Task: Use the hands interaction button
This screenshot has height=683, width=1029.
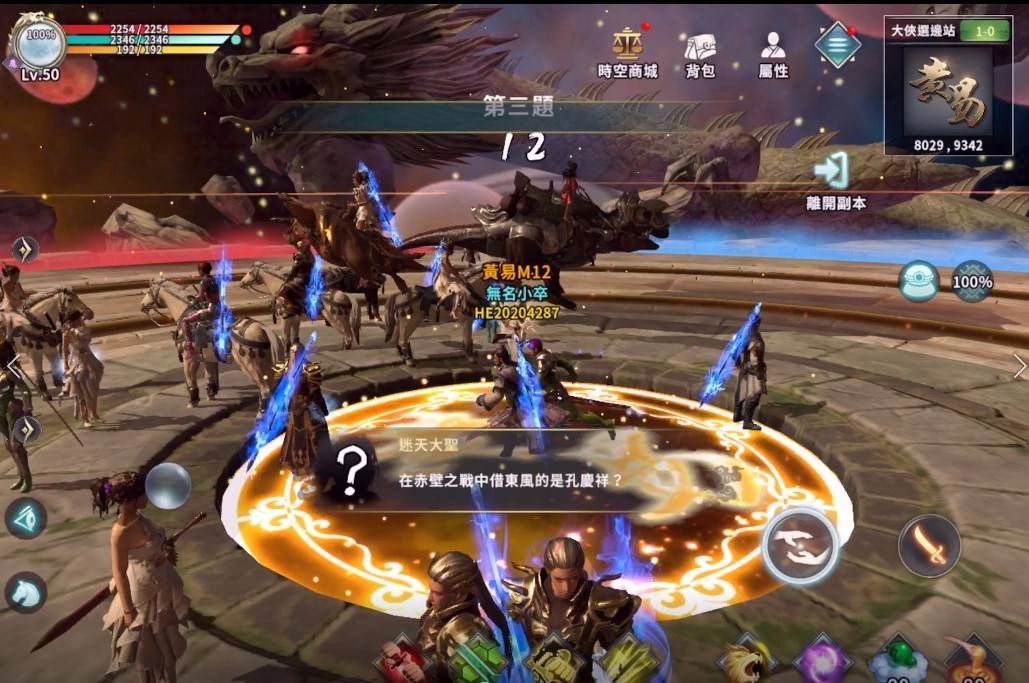Action: click(799, 544)
